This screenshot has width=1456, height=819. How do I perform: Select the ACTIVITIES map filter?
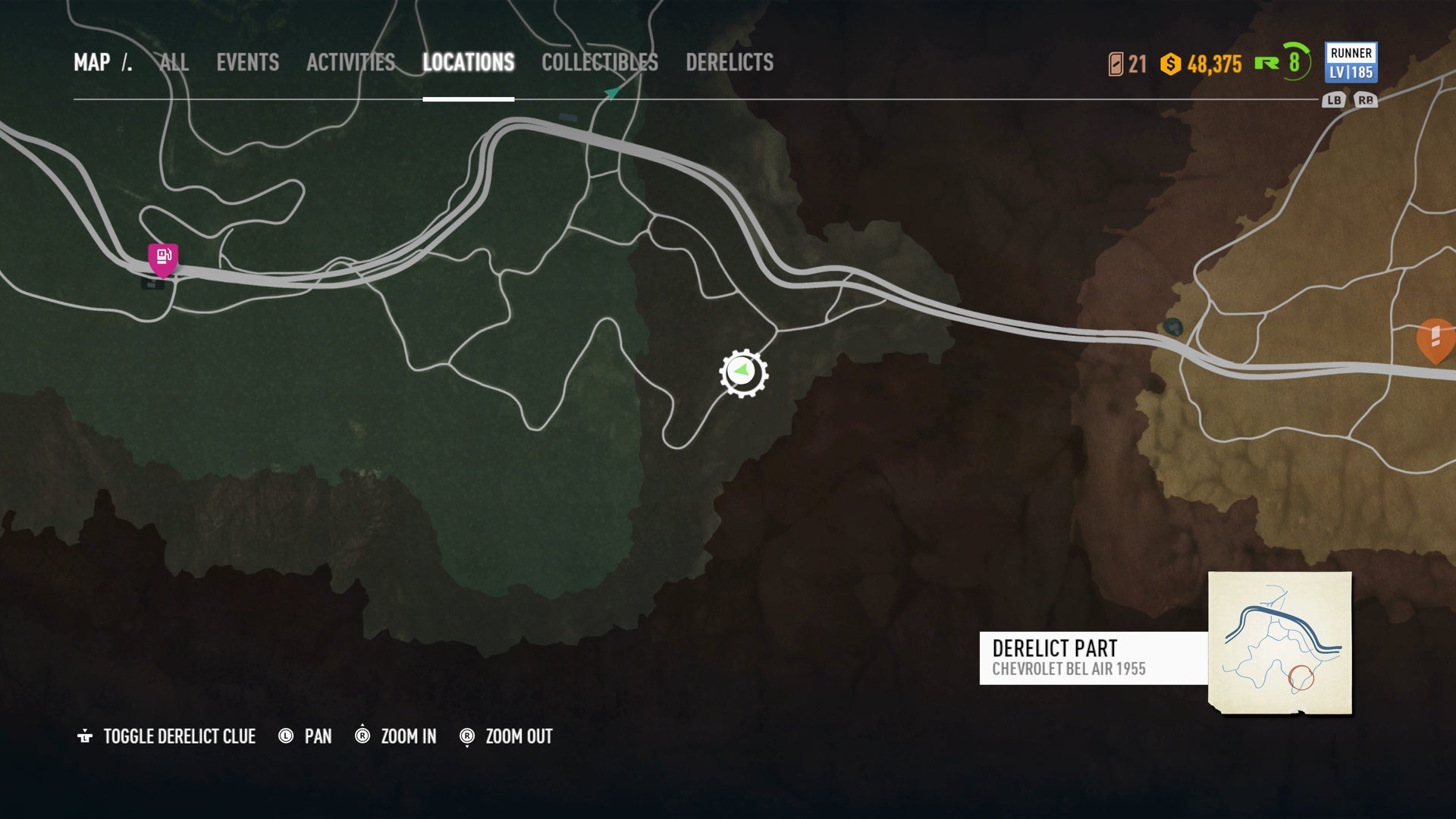pyautogui.click(x=350, y=64)
